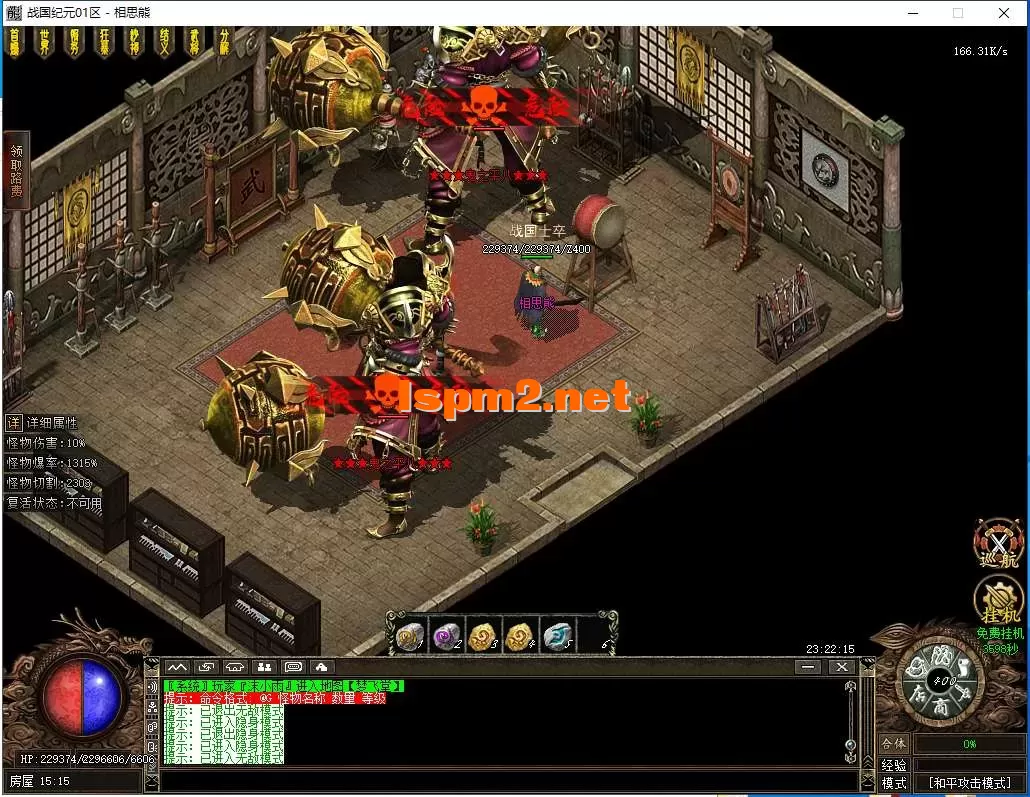Screen dimensions: 1030x797
Task: Open the 结义 banner menu
Action: click(x=164, y=43)
